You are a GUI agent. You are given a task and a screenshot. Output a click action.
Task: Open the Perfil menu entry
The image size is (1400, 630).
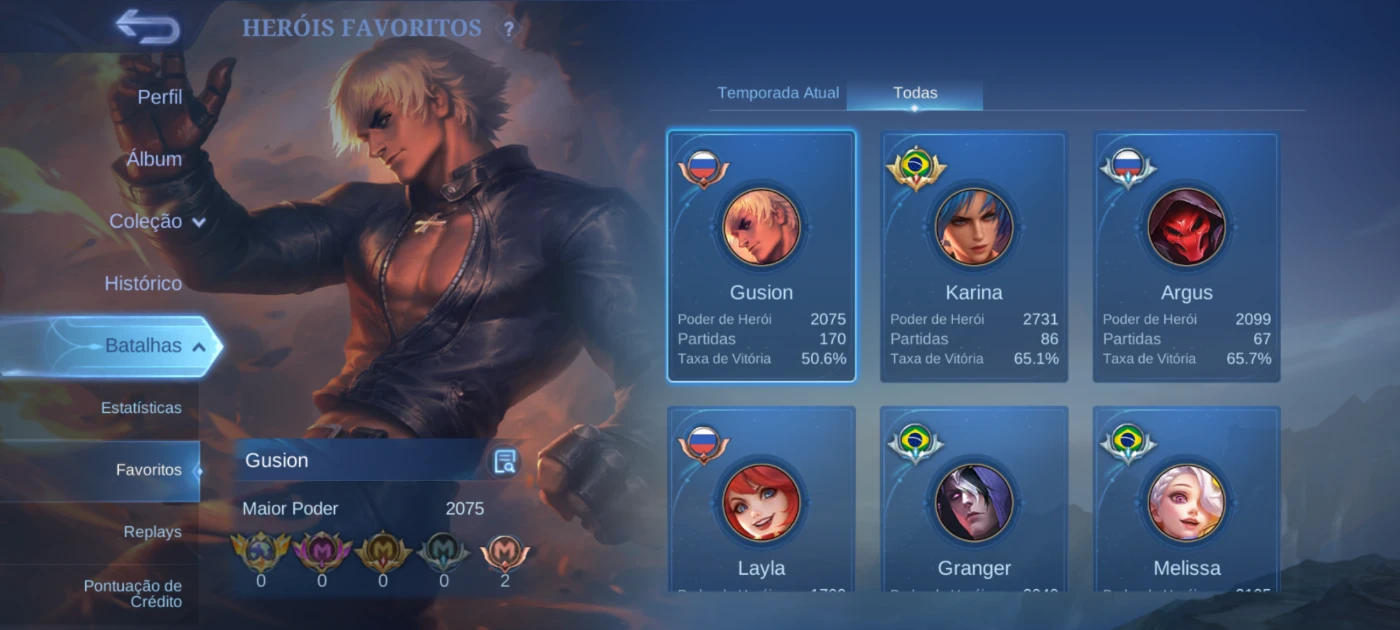pyautogui.click(x=159, y=97)
